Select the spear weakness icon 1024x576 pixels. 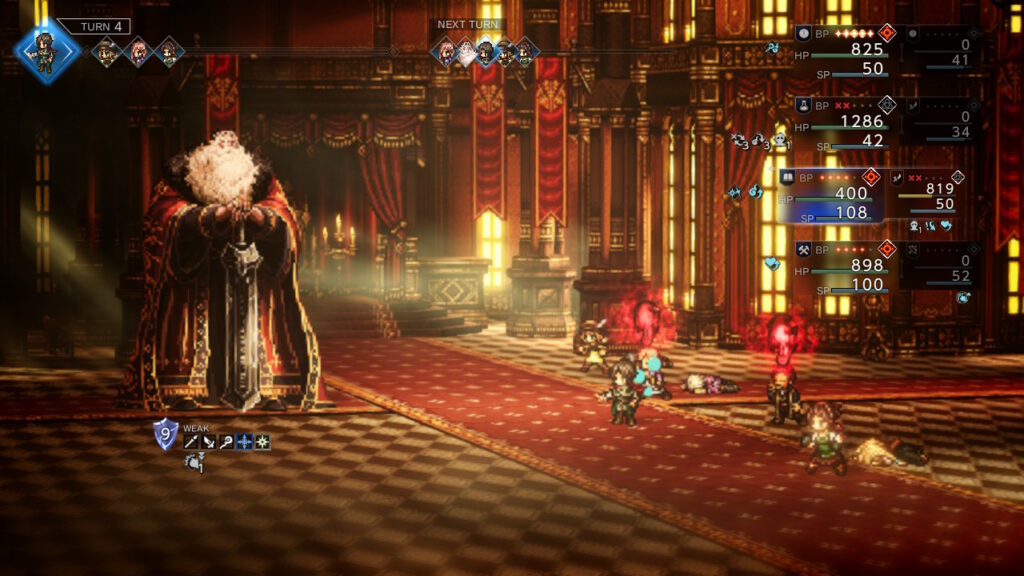point(191,442)
